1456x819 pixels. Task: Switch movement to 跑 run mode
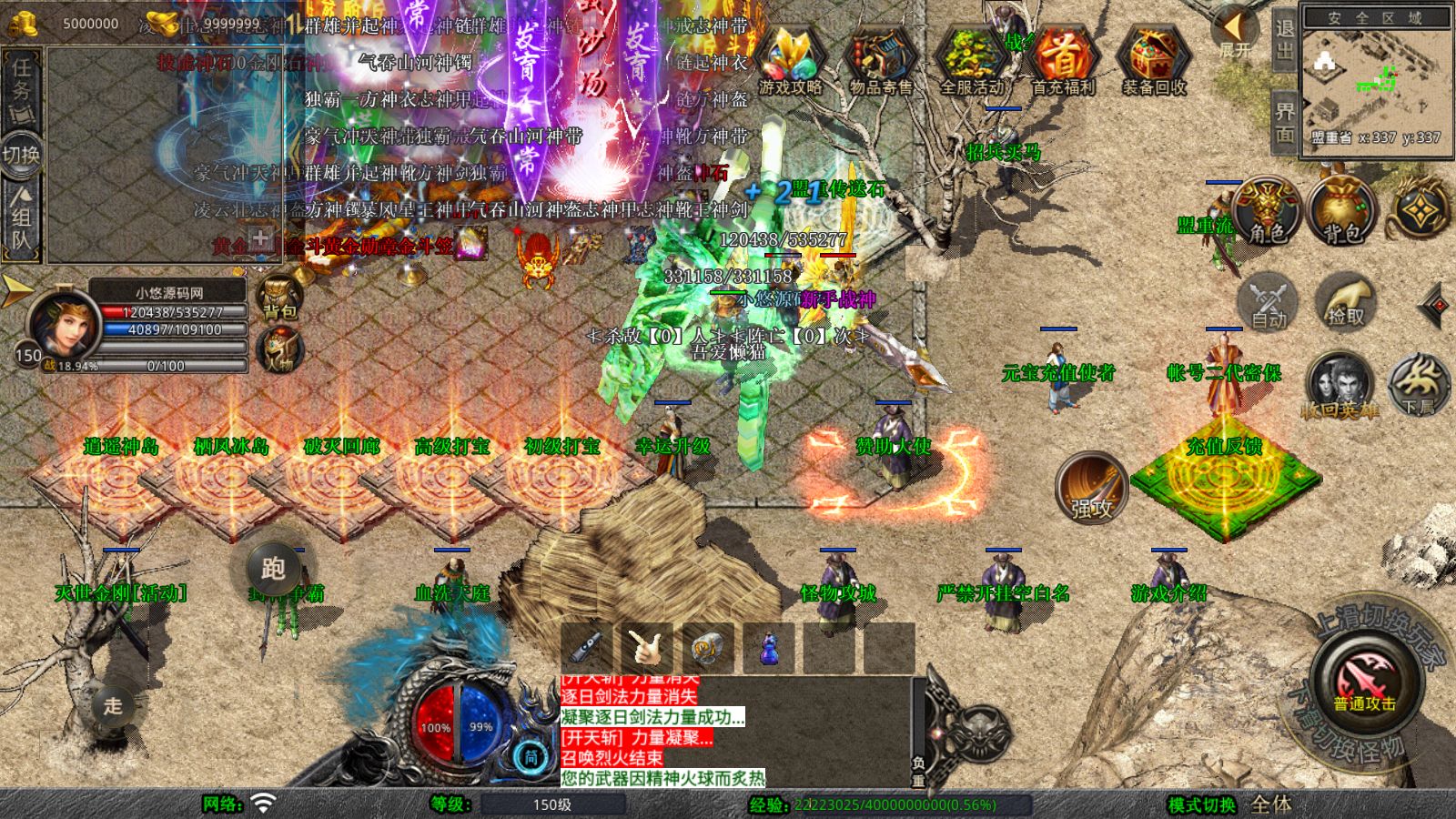(x=273, y=569)
